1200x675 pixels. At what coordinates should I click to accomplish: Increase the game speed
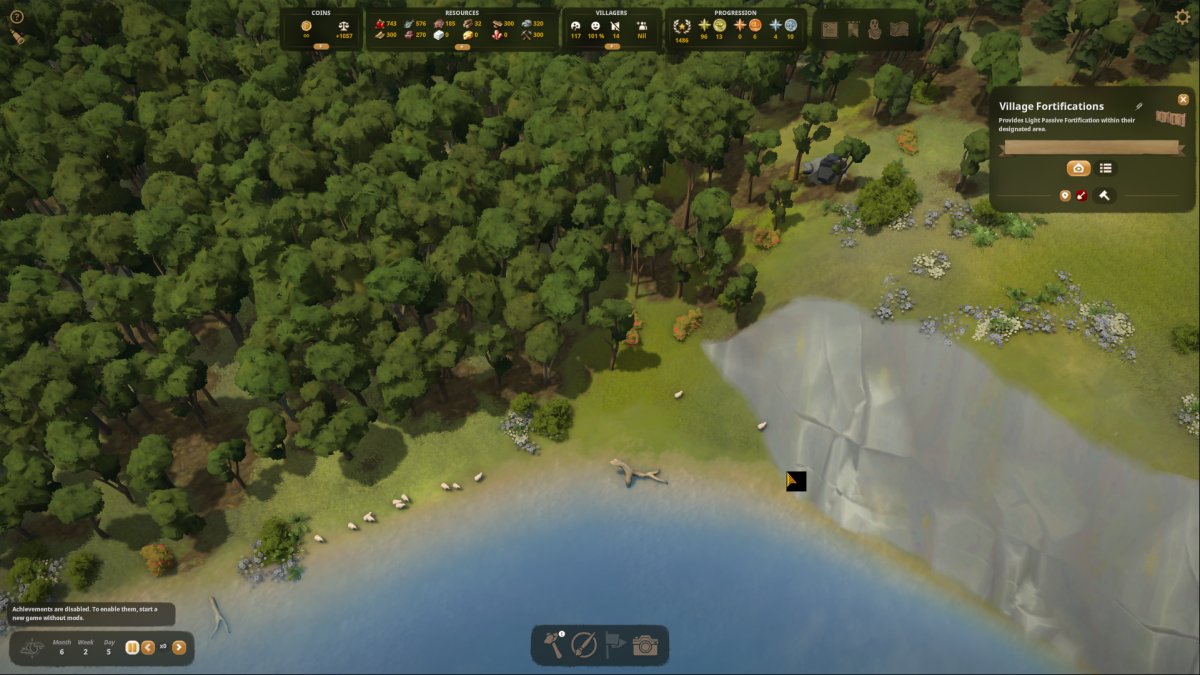pyautogui.click(x=179, y=647)
